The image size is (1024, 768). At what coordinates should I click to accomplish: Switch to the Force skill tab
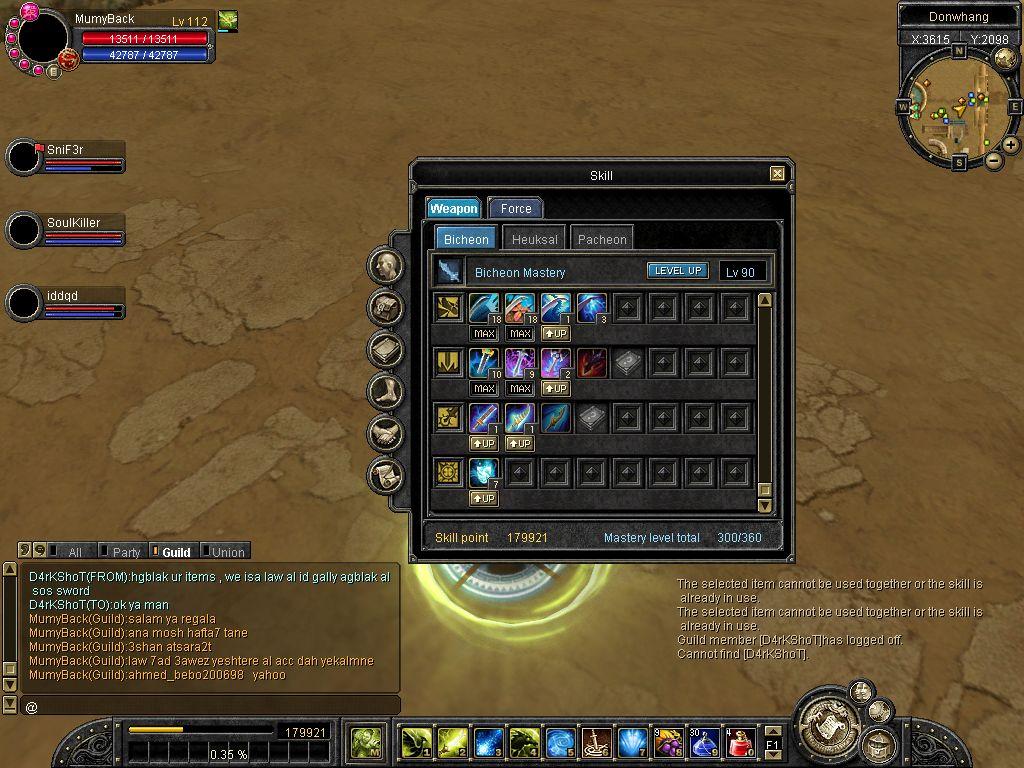(x=516, y=208)
